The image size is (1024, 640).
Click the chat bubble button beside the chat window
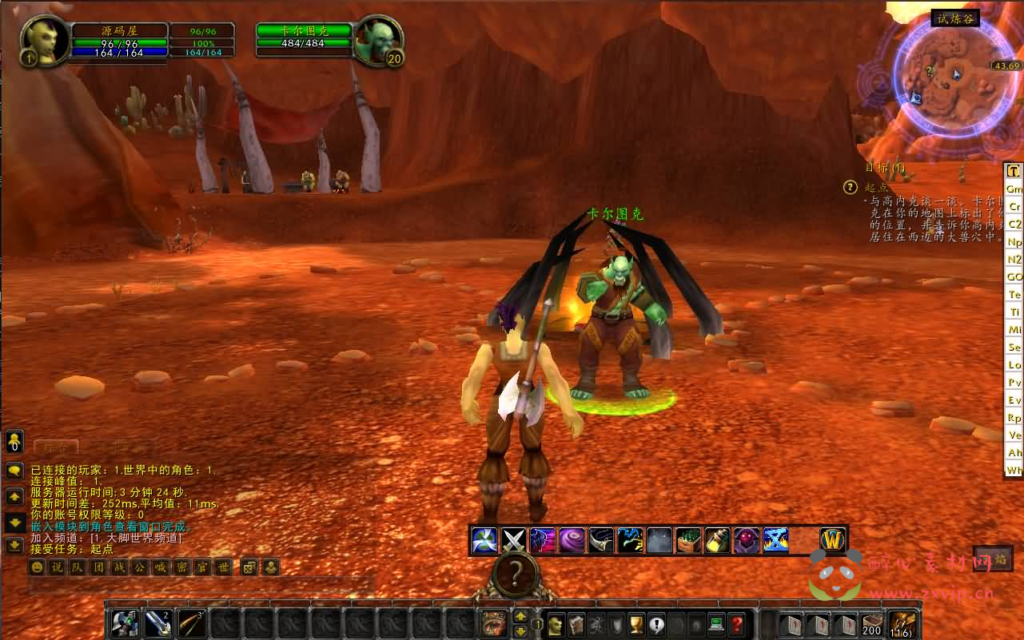click(x=15, y=470)
